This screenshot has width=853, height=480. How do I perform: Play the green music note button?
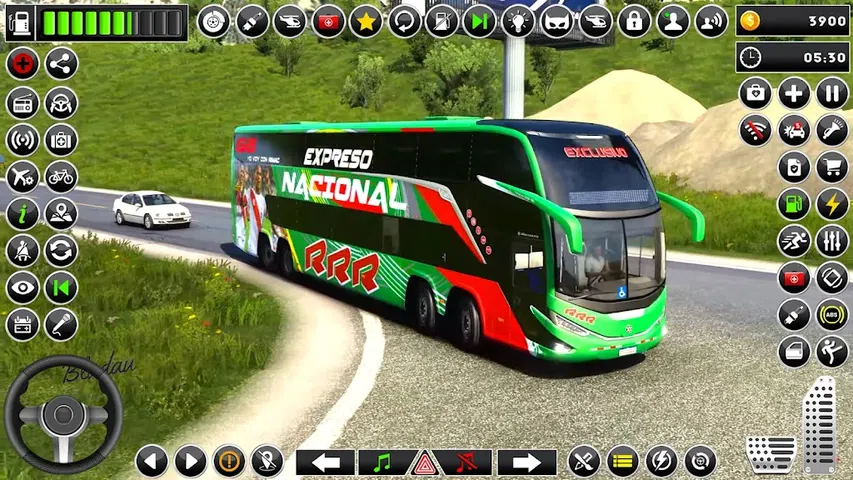pyautogui.click(x=381, y=462)
